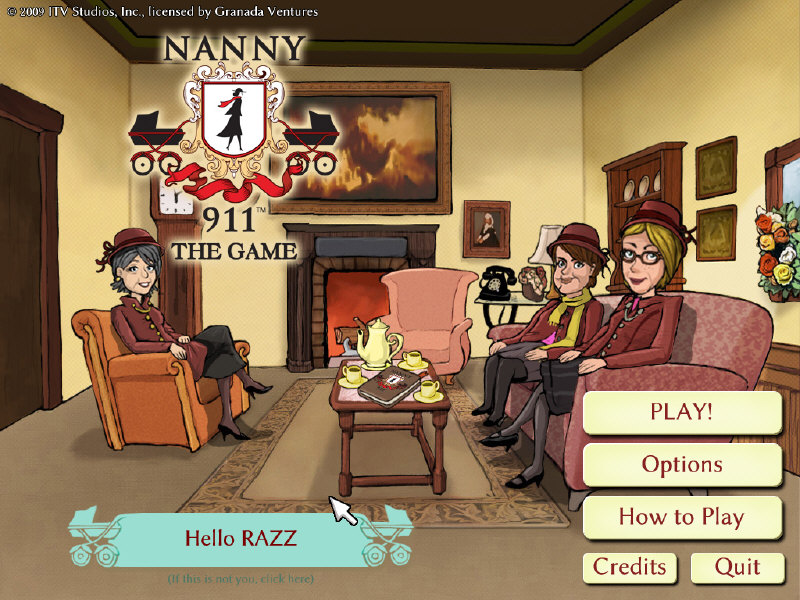Open the Options menu
The image size is (800, 600).
(681, 465)
